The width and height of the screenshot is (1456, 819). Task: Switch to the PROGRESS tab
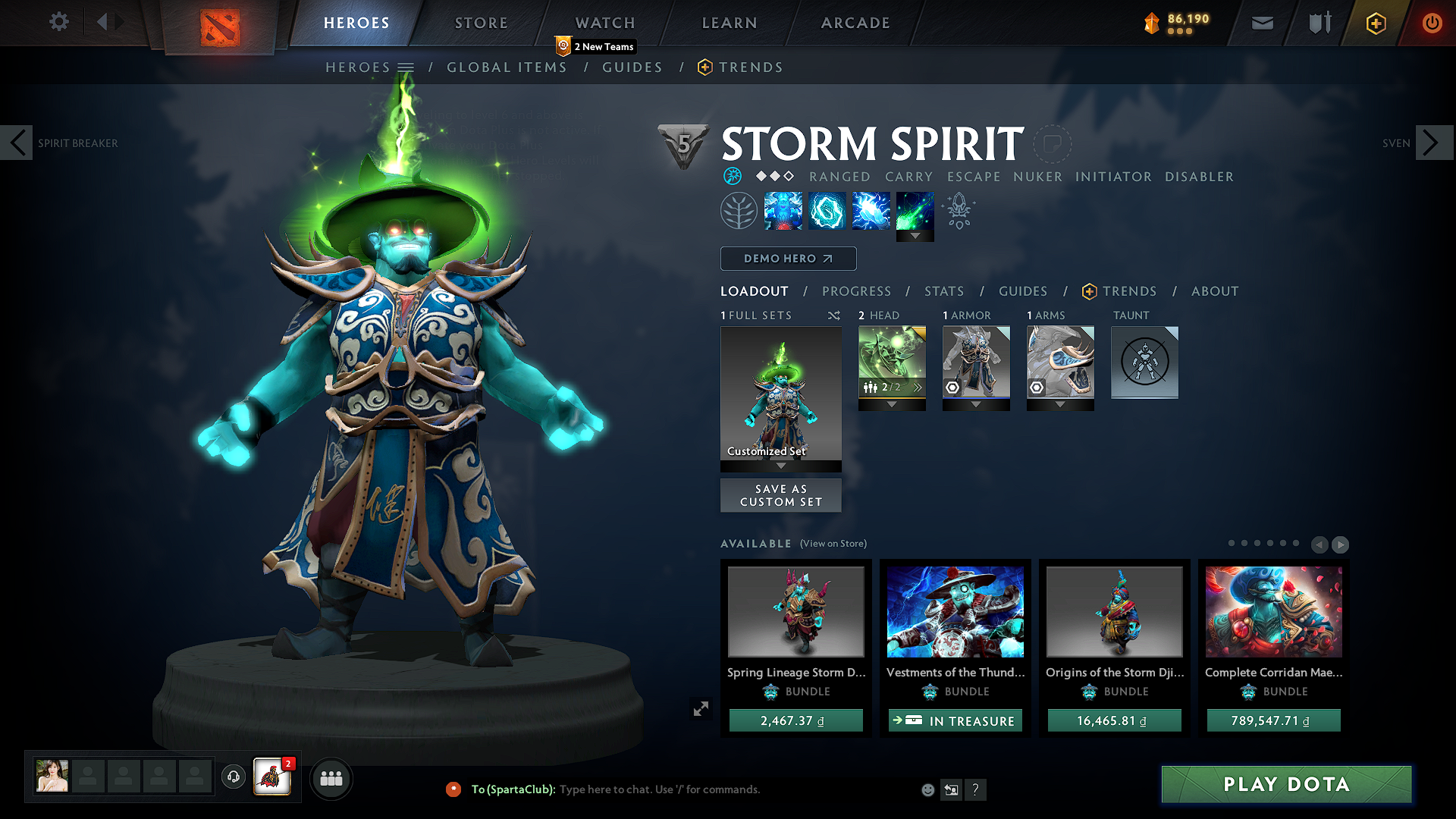(x=857, y=291)
